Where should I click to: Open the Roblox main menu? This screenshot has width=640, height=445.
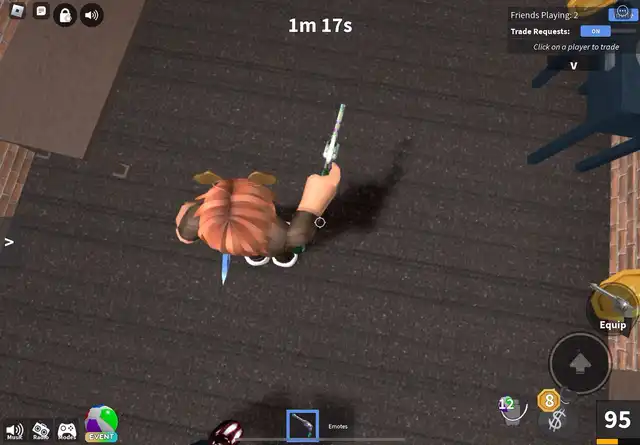(15, 11)
